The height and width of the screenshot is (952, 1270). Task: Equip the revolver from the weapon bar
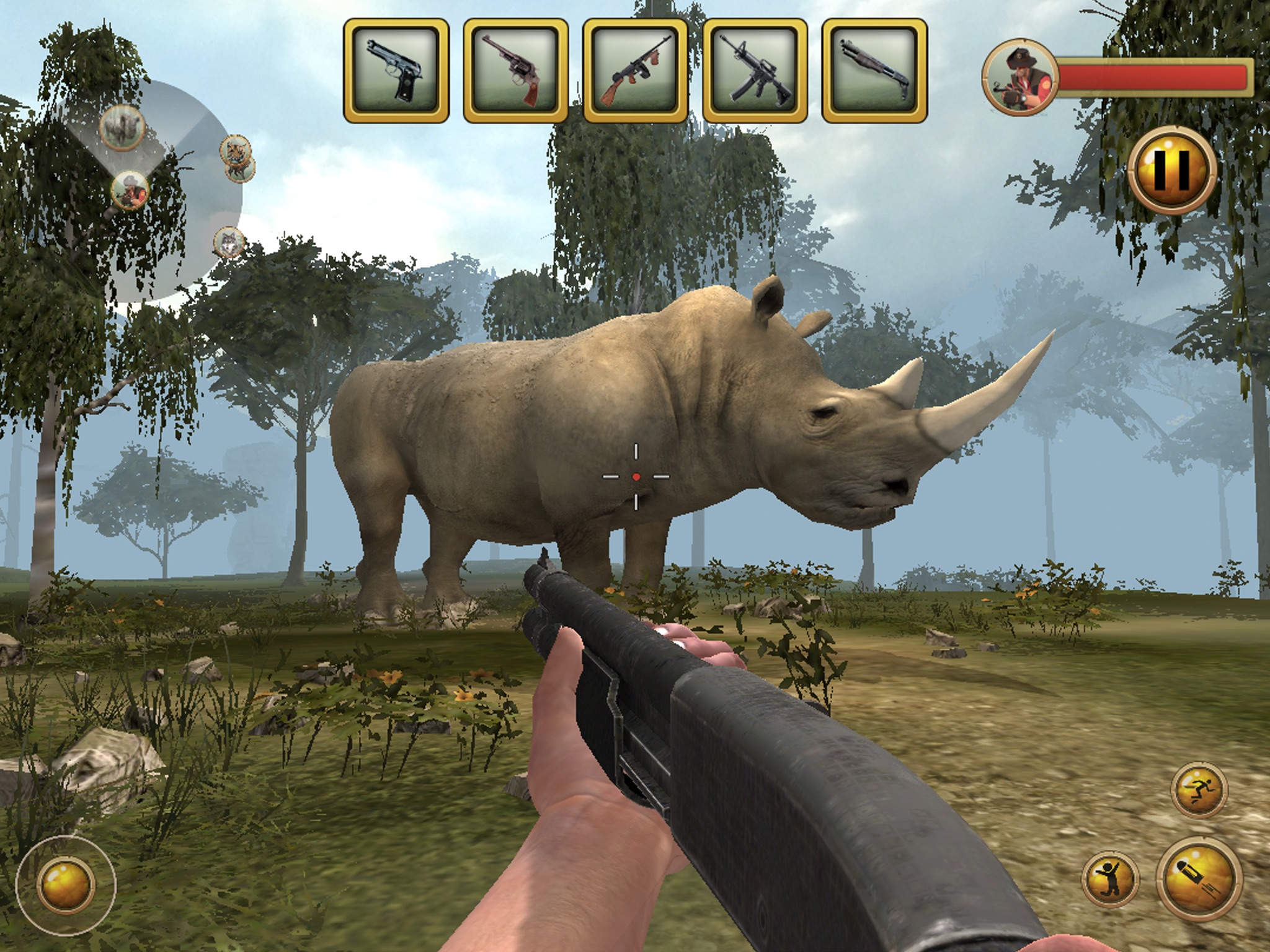pos(515,70)
